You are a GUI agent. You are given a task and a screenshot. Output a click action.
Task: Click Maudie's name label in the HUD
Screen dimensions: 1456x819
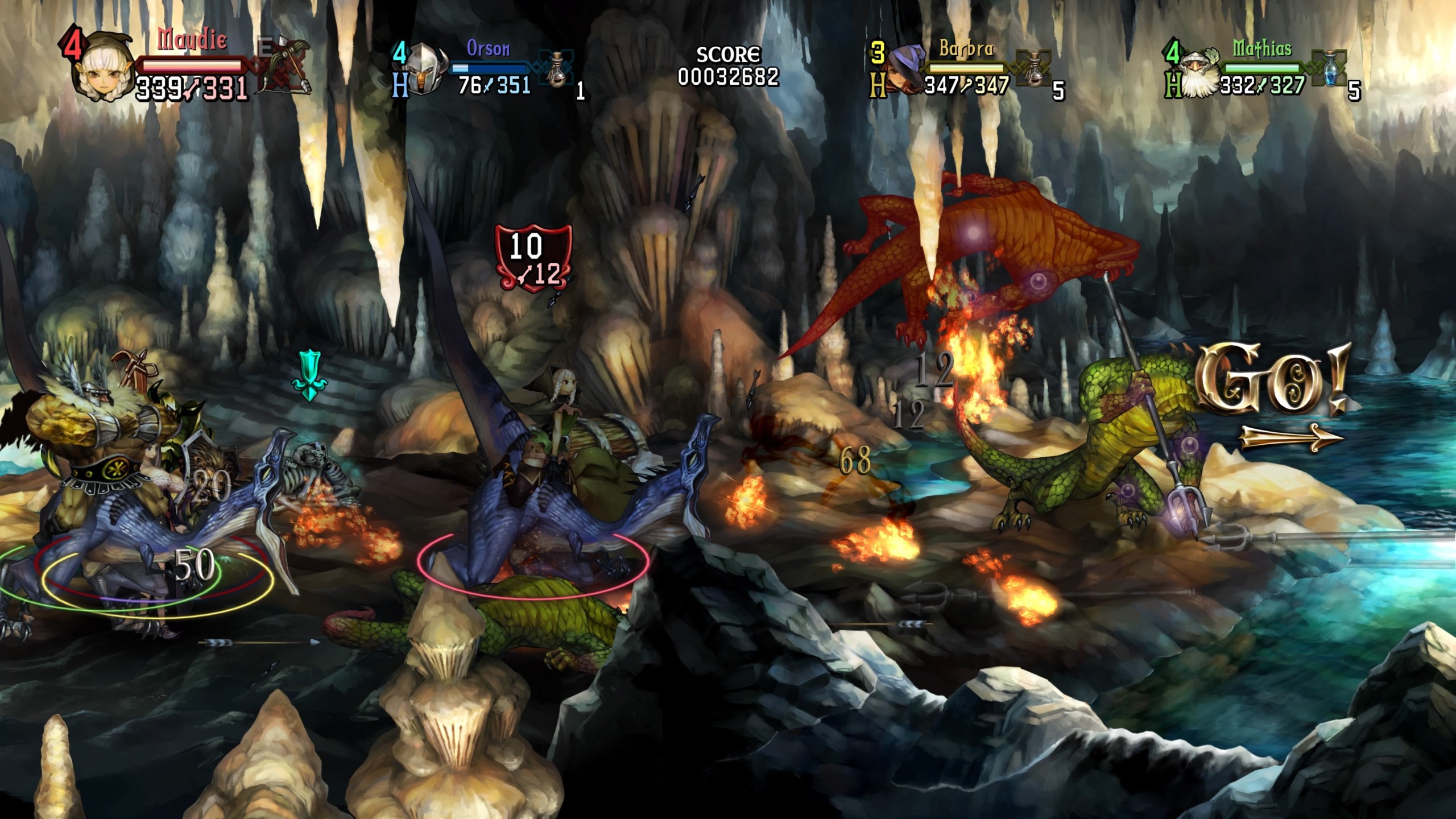pos(191,40)
